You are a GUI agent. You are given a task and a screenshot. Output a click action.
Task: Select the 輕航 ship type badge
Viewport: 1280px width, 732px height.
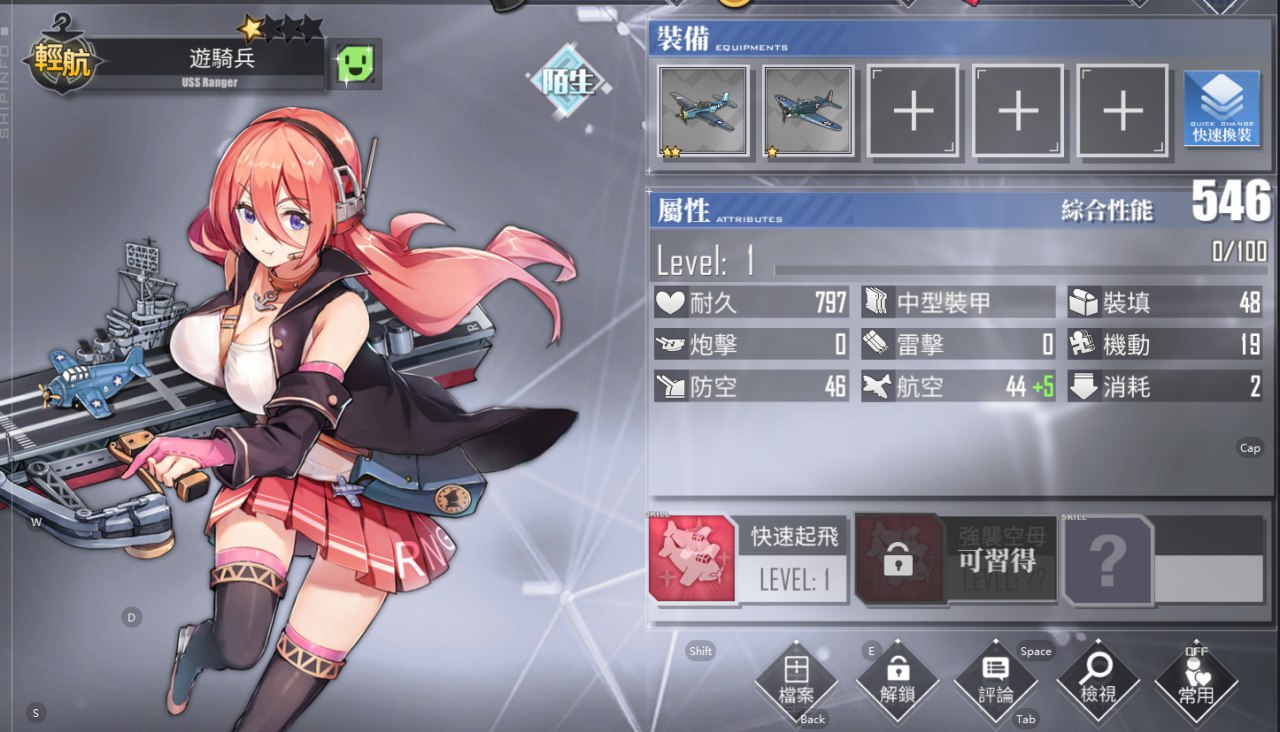62,61
